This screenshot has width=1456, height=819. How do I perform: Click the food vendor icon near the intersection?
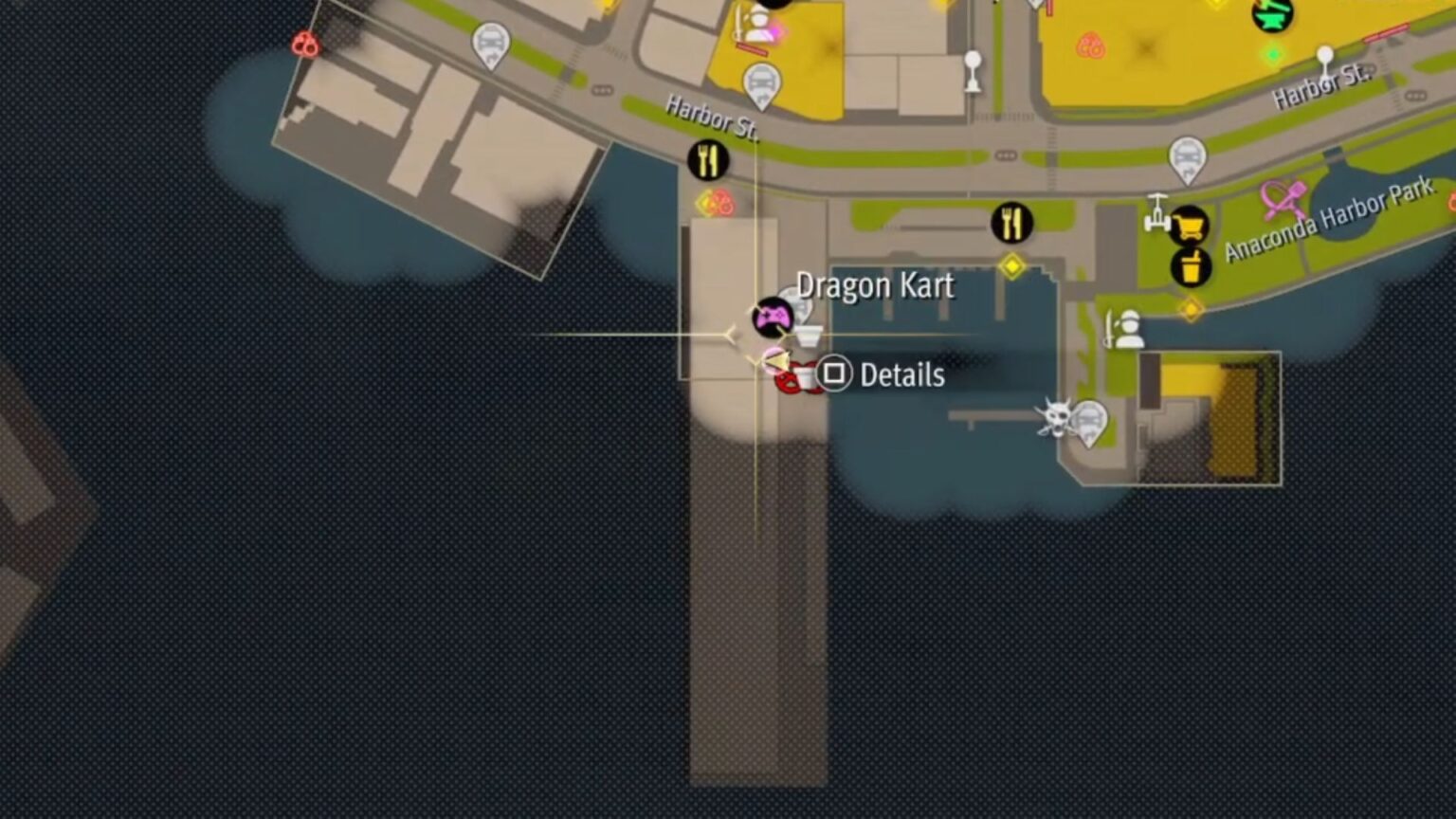click(1013, 220)
